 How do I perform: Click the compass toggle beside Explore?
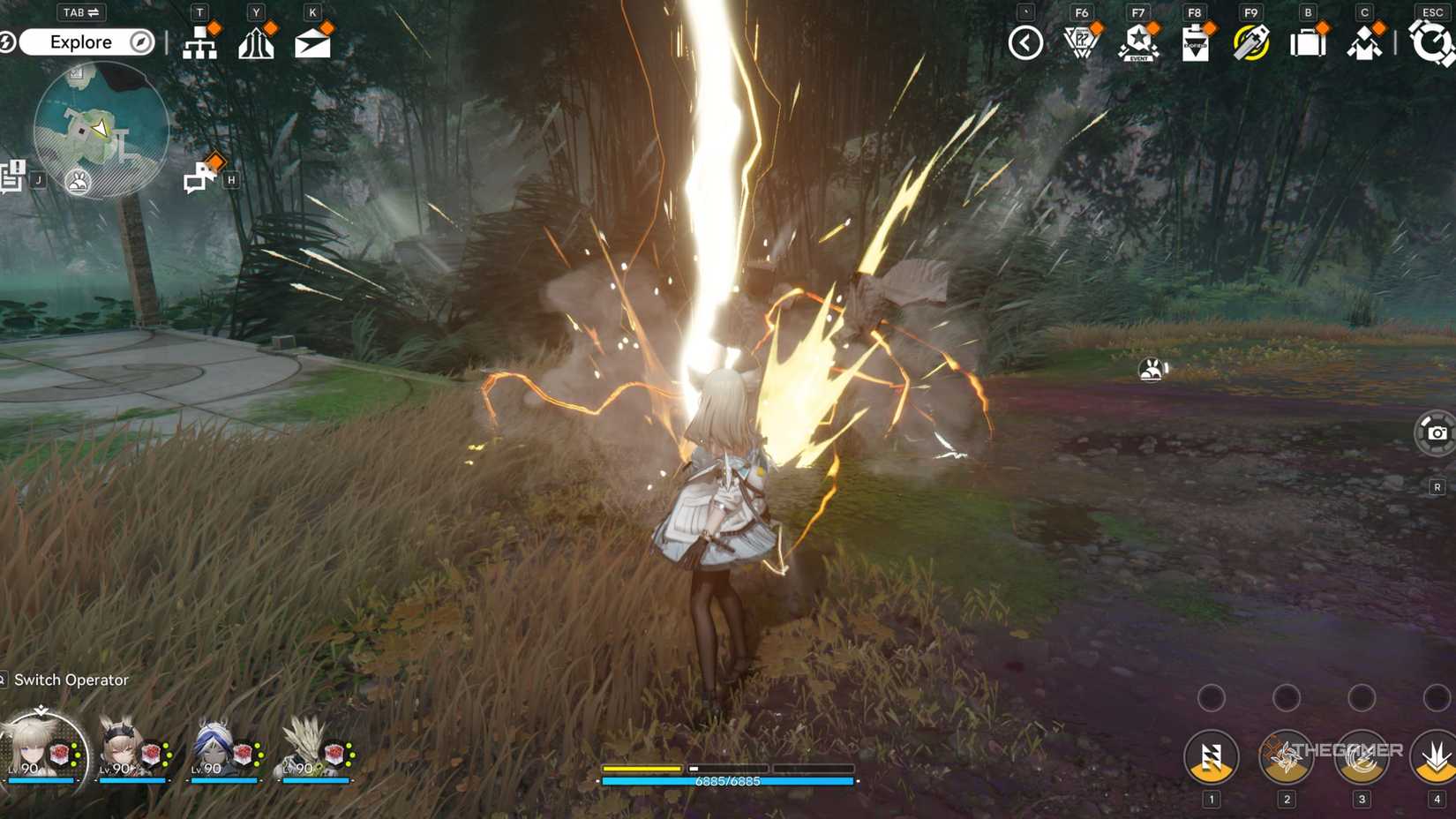(138, 41)
